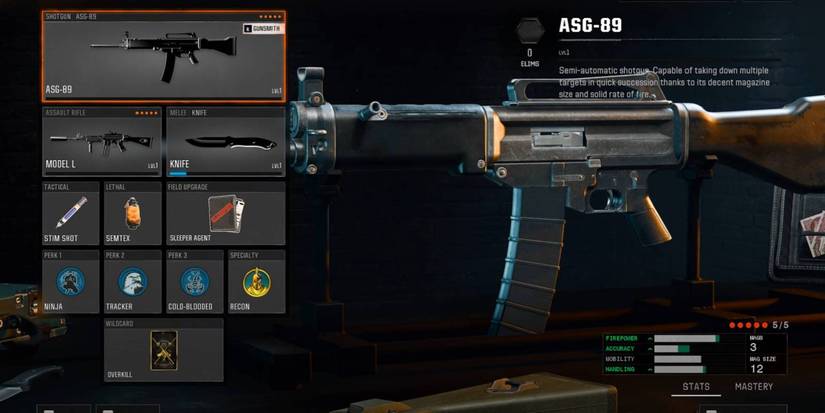Open the Ninja perk slot
This screenshot has width=825, height=413.
(71, 283)
